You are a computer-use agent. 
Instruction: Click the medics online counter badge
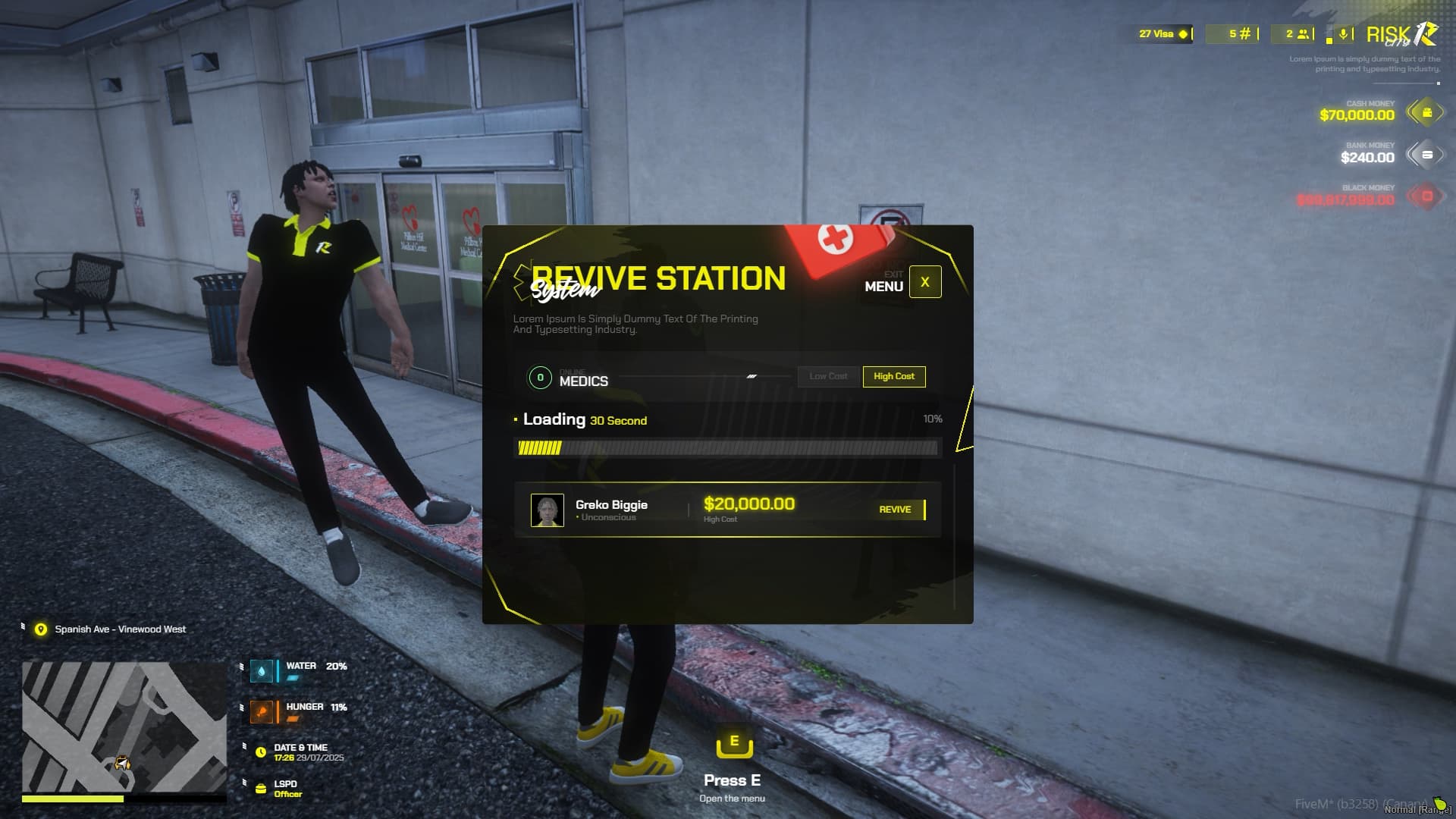(x=540, y=377)
